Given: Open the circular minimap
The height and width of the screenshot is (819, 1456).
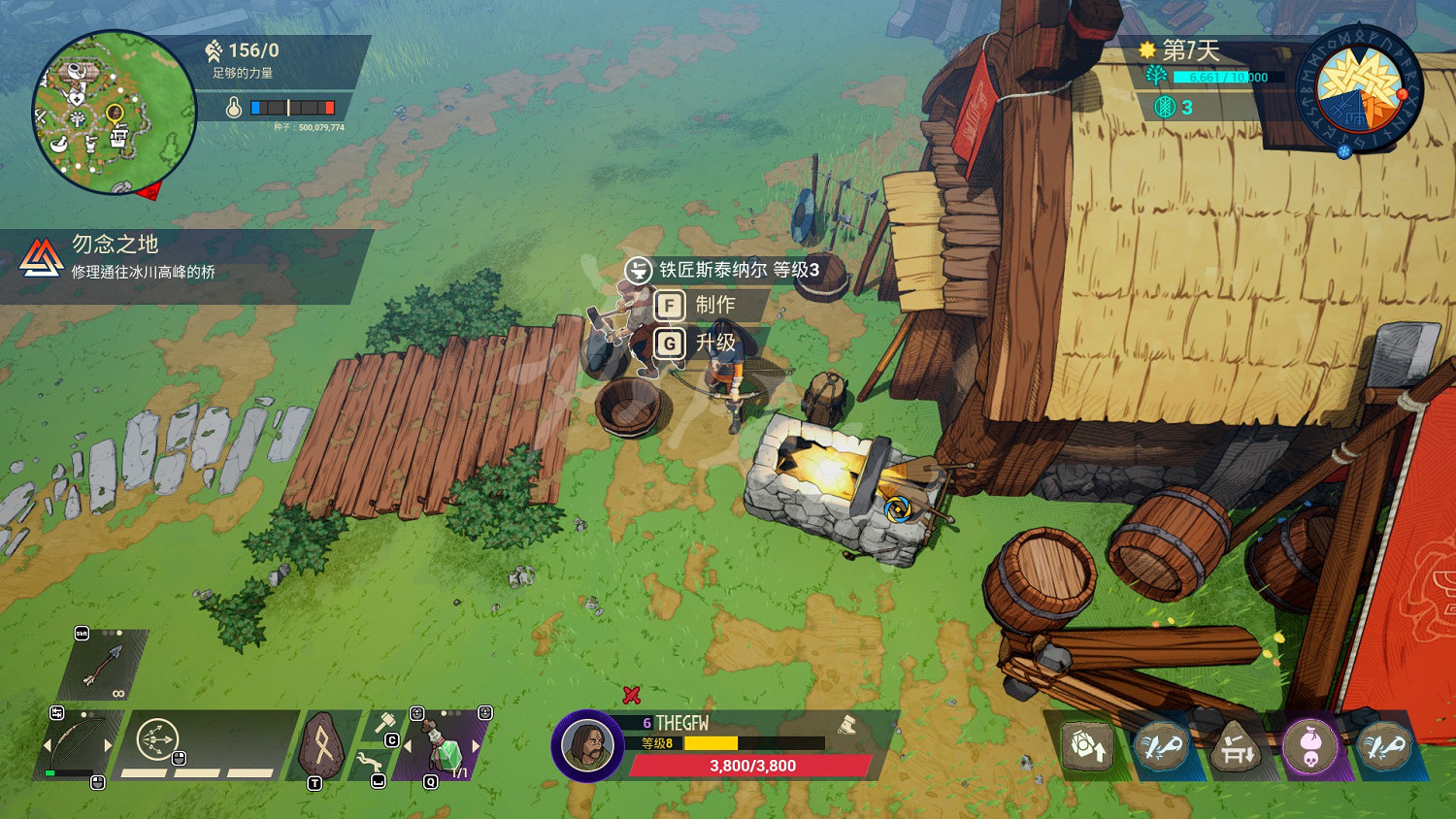Looking at the screenshot, I should (114, 113).
